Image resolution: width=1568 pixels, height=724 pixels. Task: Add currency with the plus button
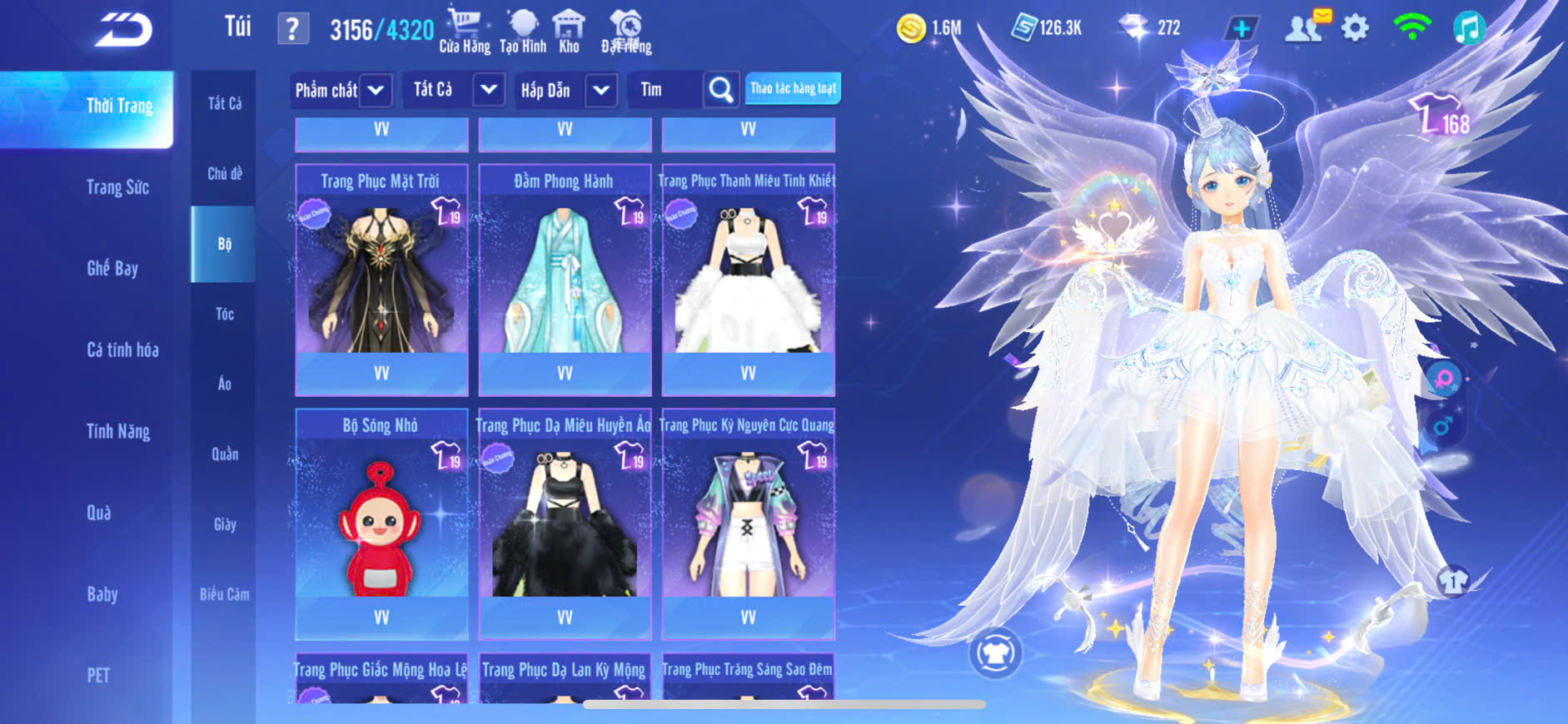(x=1241, y=28)
